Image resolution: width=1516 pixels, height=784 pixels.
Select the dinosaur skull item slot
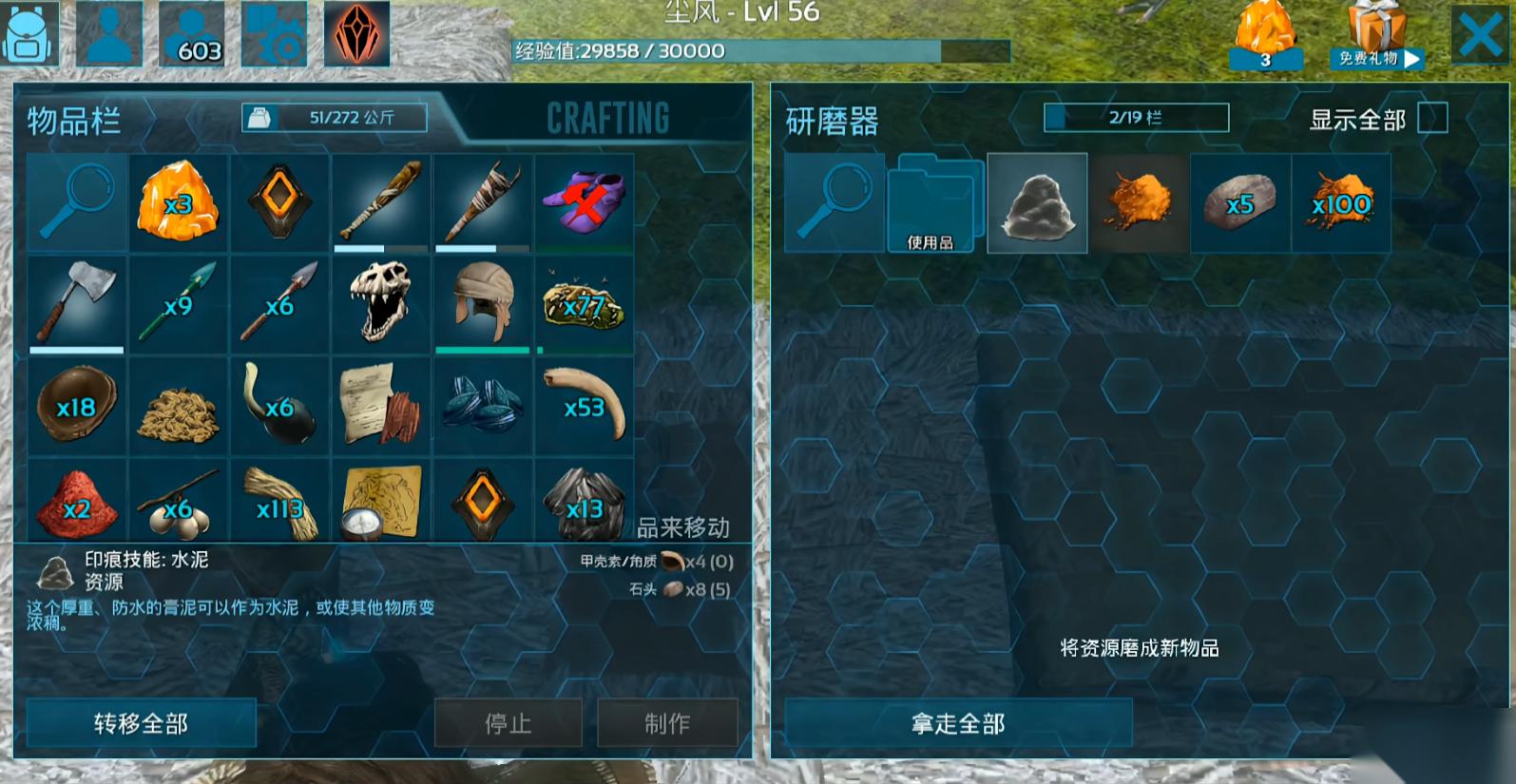(380, 303)
